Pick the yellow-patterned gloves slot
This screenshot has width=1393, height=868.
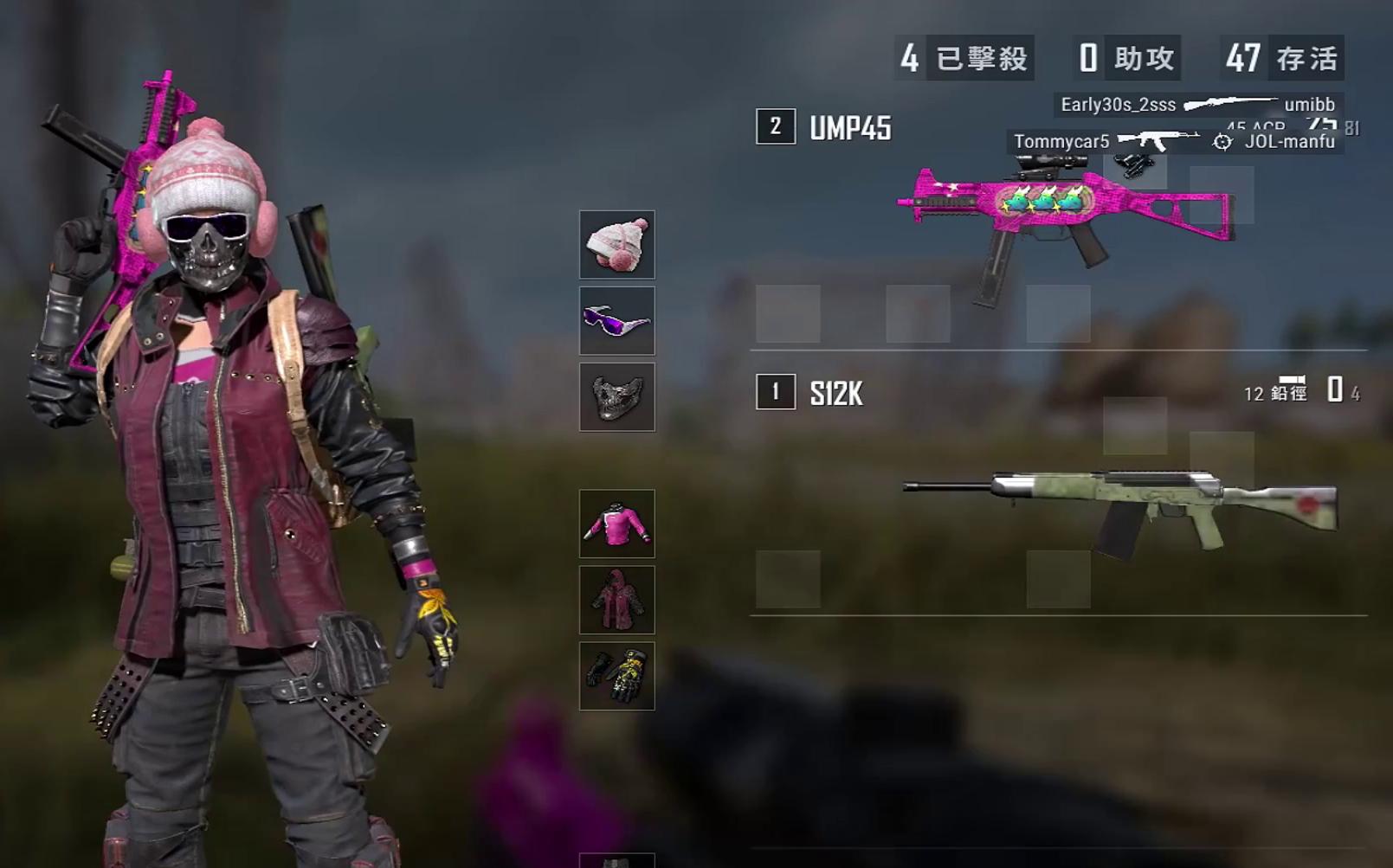coord(616,676)
